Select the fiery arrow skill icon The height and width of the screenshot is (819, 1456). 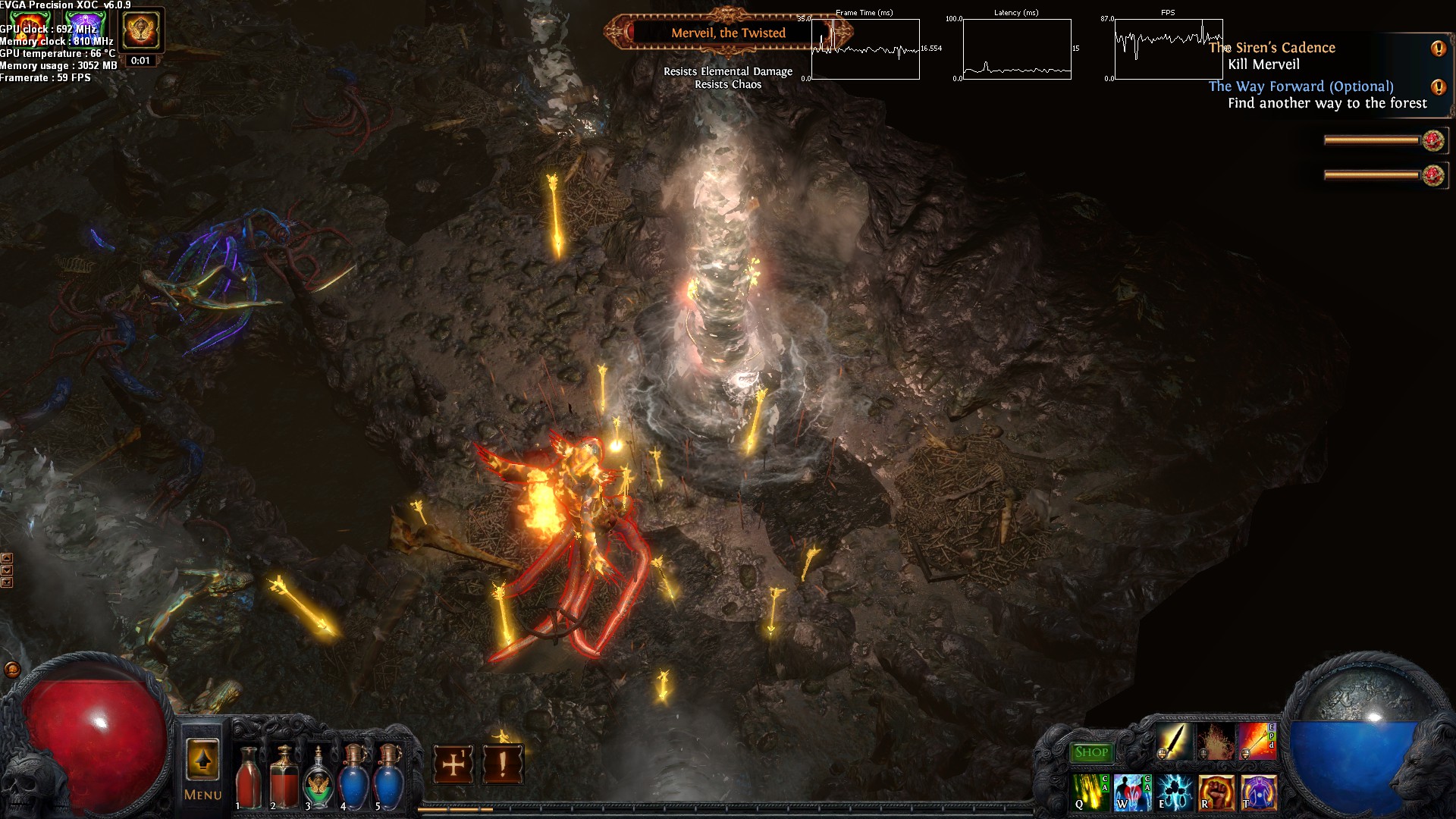point(1256,742)
